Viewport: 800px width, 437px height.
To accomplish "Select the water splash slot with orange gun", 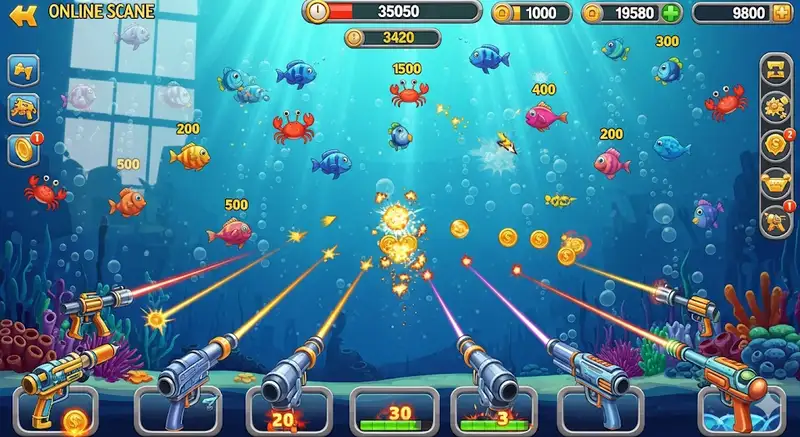I will 738,412.
